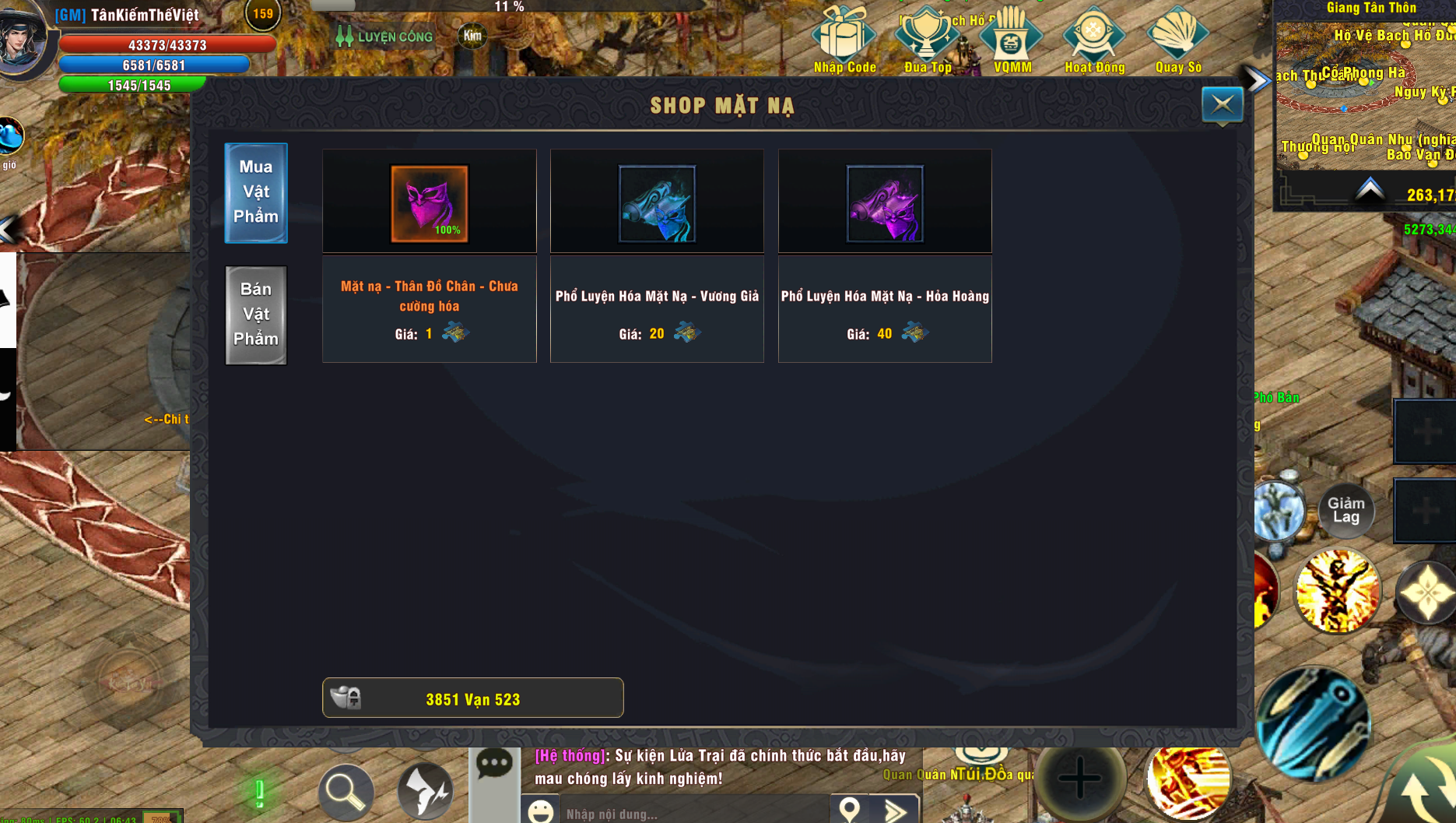Open the VQMM feature icon
This screenshot has width=1456, height=823.
(1011, 35)
